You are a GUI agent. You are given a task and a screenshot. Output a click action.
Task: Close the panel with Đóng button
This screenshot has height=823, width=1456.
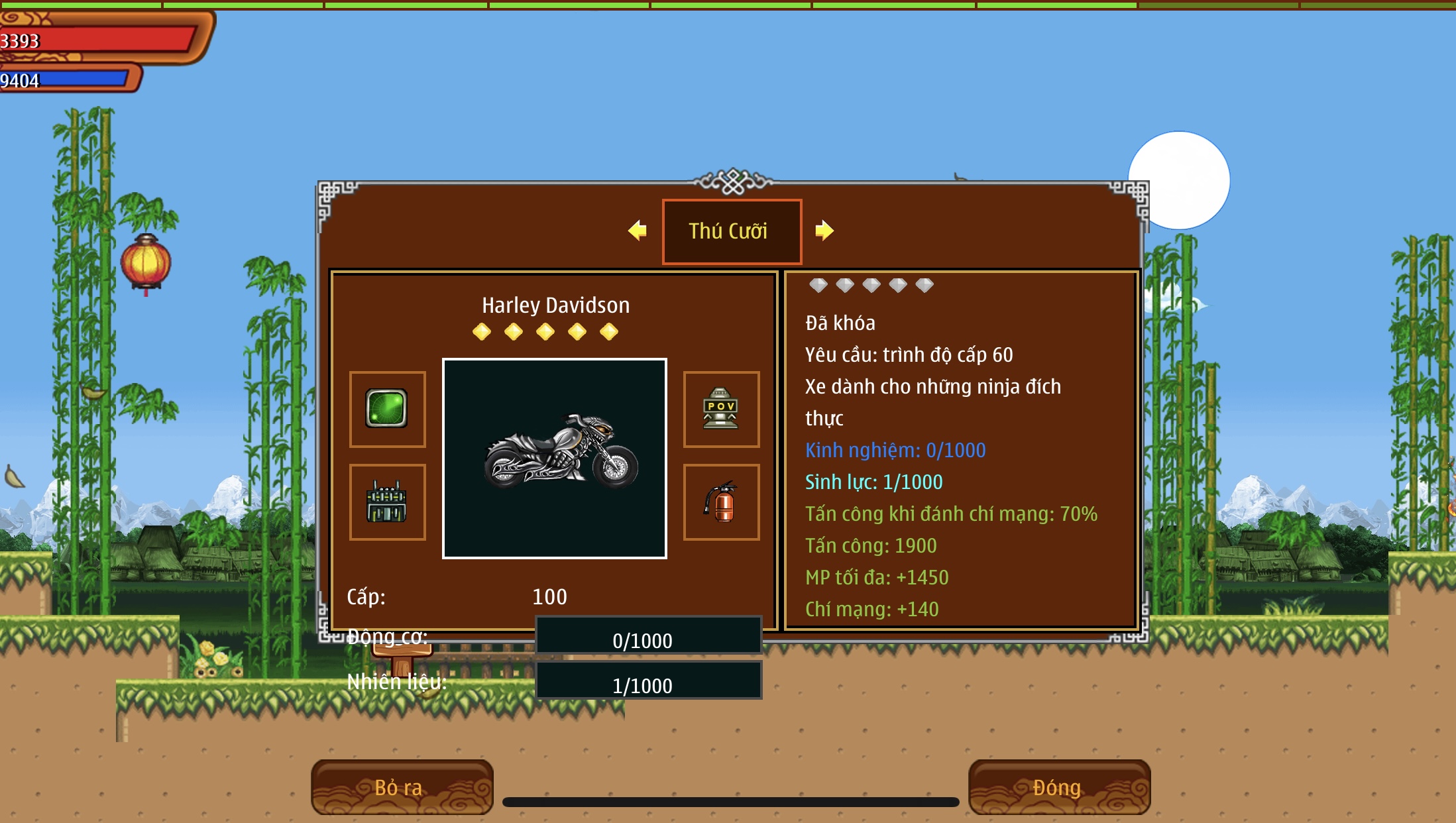[1059, 787]
